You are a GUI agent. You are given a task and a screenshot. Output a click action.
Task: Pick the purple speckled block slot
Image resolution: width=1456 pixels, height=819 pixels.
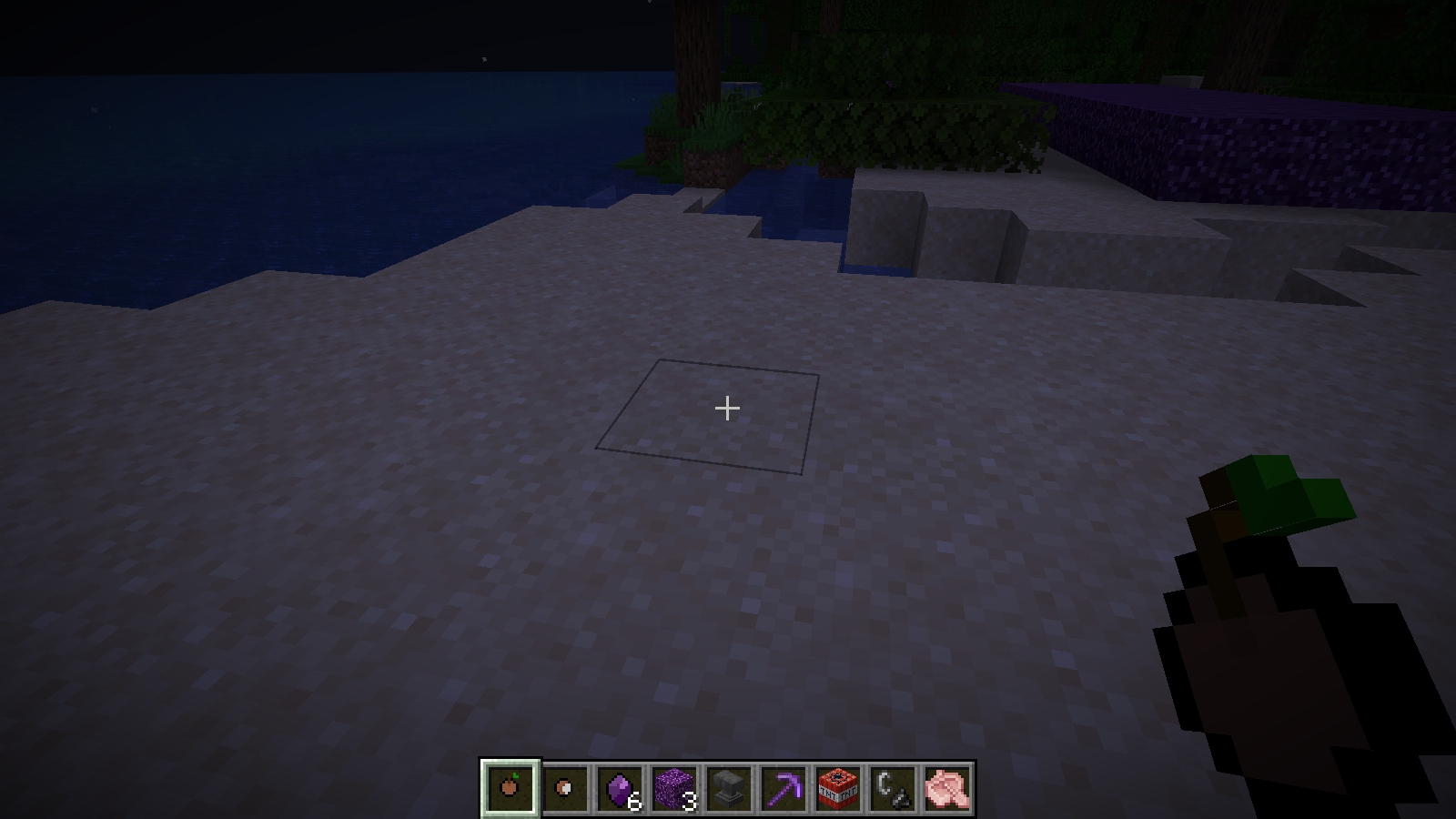[x=674, y=787]
